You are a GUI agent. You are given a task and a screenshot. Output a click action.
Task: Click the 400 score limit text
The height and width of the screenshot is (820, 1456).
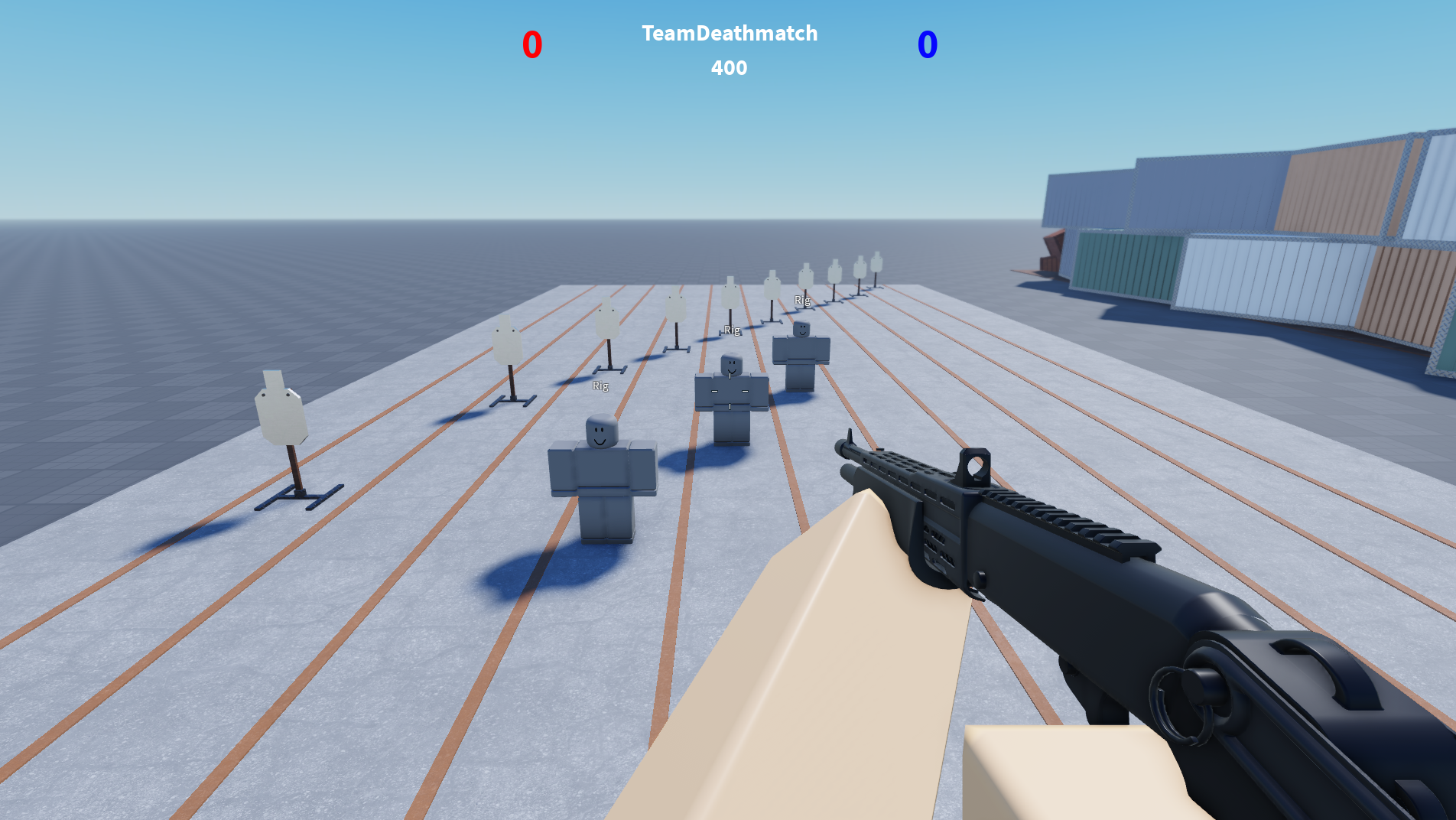728,68
